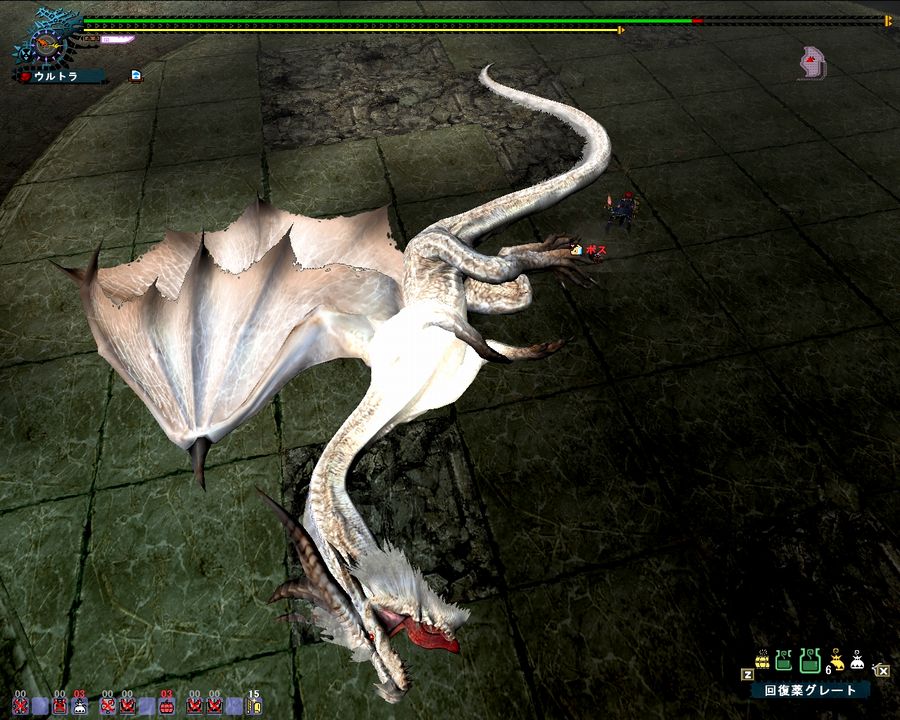Choose the white sack item icon
900x720 pixels.
(x=858, y=661)
